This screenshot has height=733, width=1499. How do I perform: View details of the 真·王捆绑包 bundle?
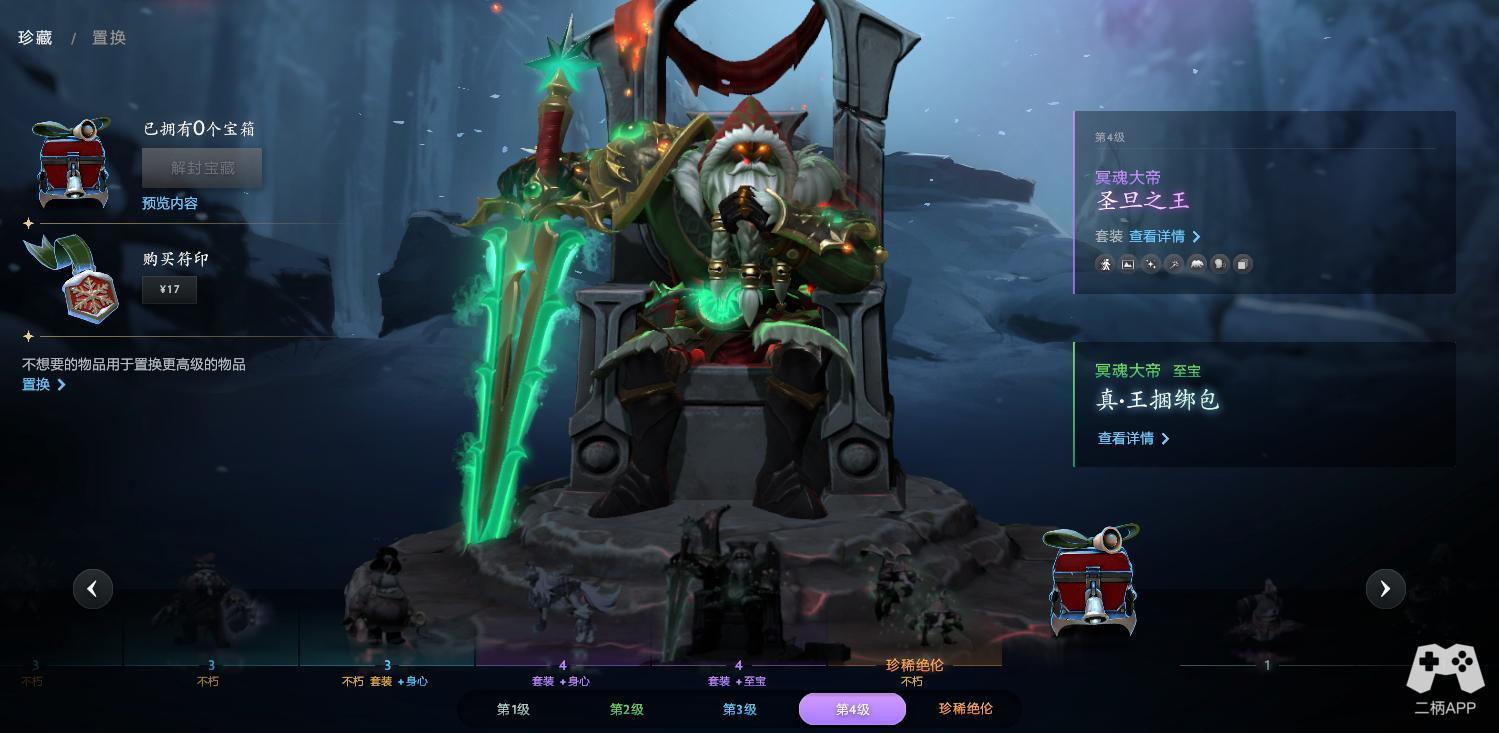(x=1133, y=438)
